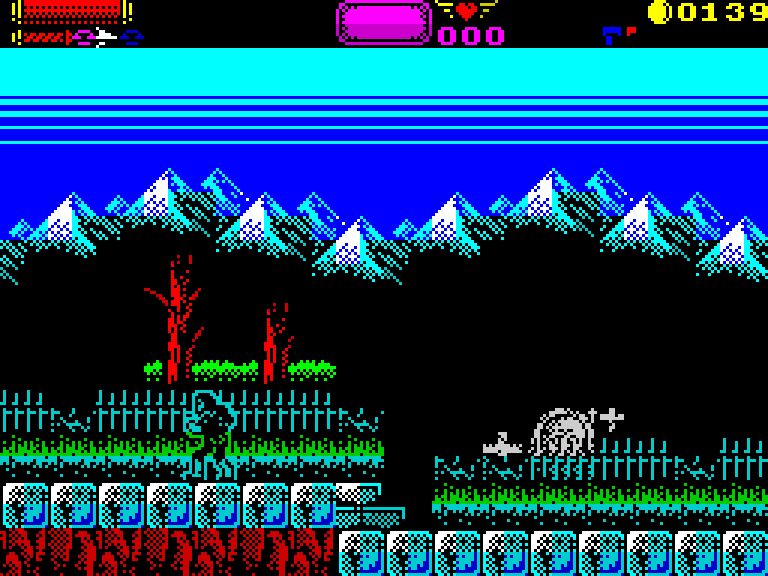Click the yellow coin icon
Image resolution: width=768 pixels, height=576 pixels.
click(x=659, y=12)
